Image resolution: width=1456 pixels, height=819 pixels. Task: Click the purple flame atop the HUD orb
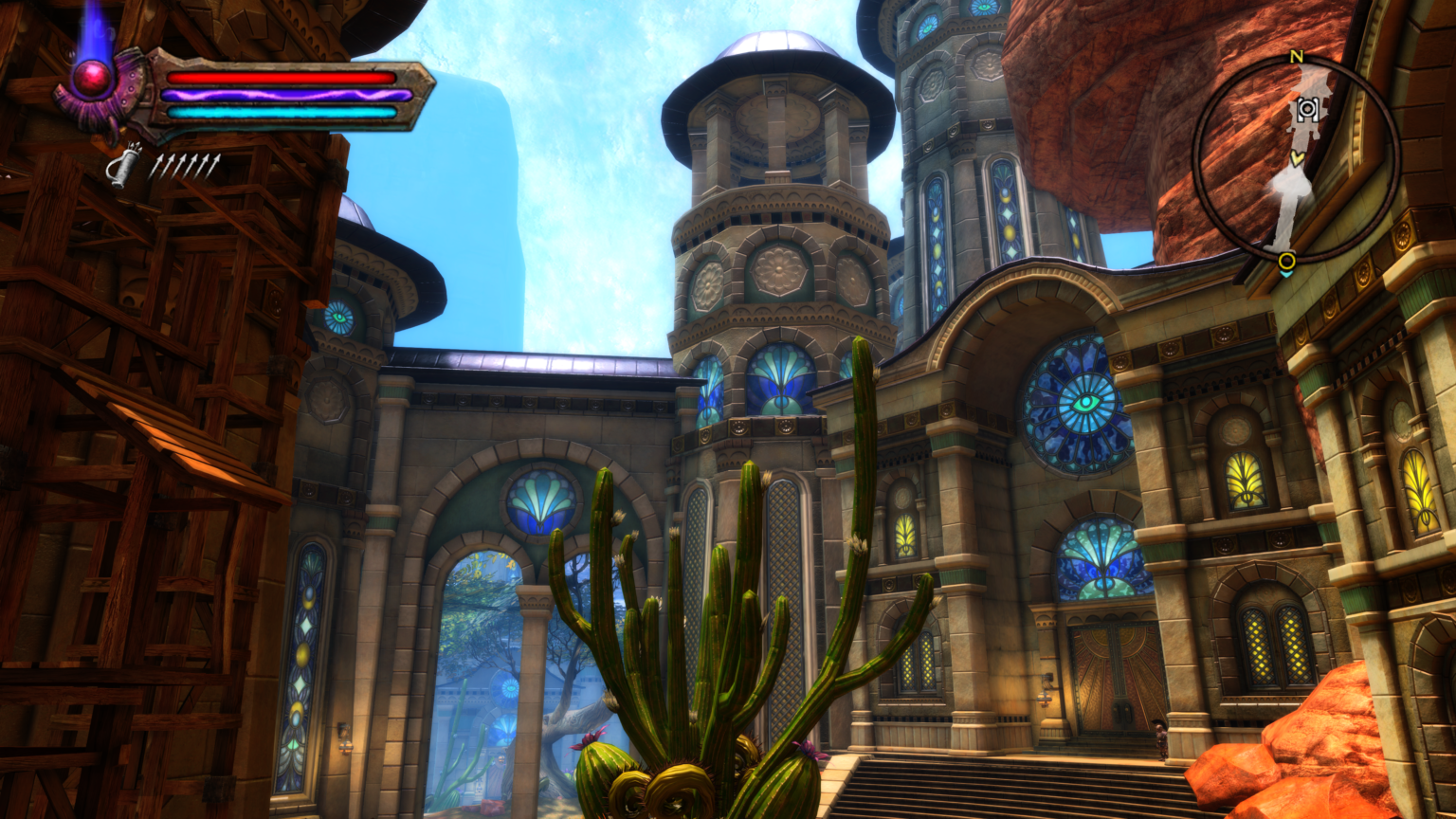[x=98, y=28]
